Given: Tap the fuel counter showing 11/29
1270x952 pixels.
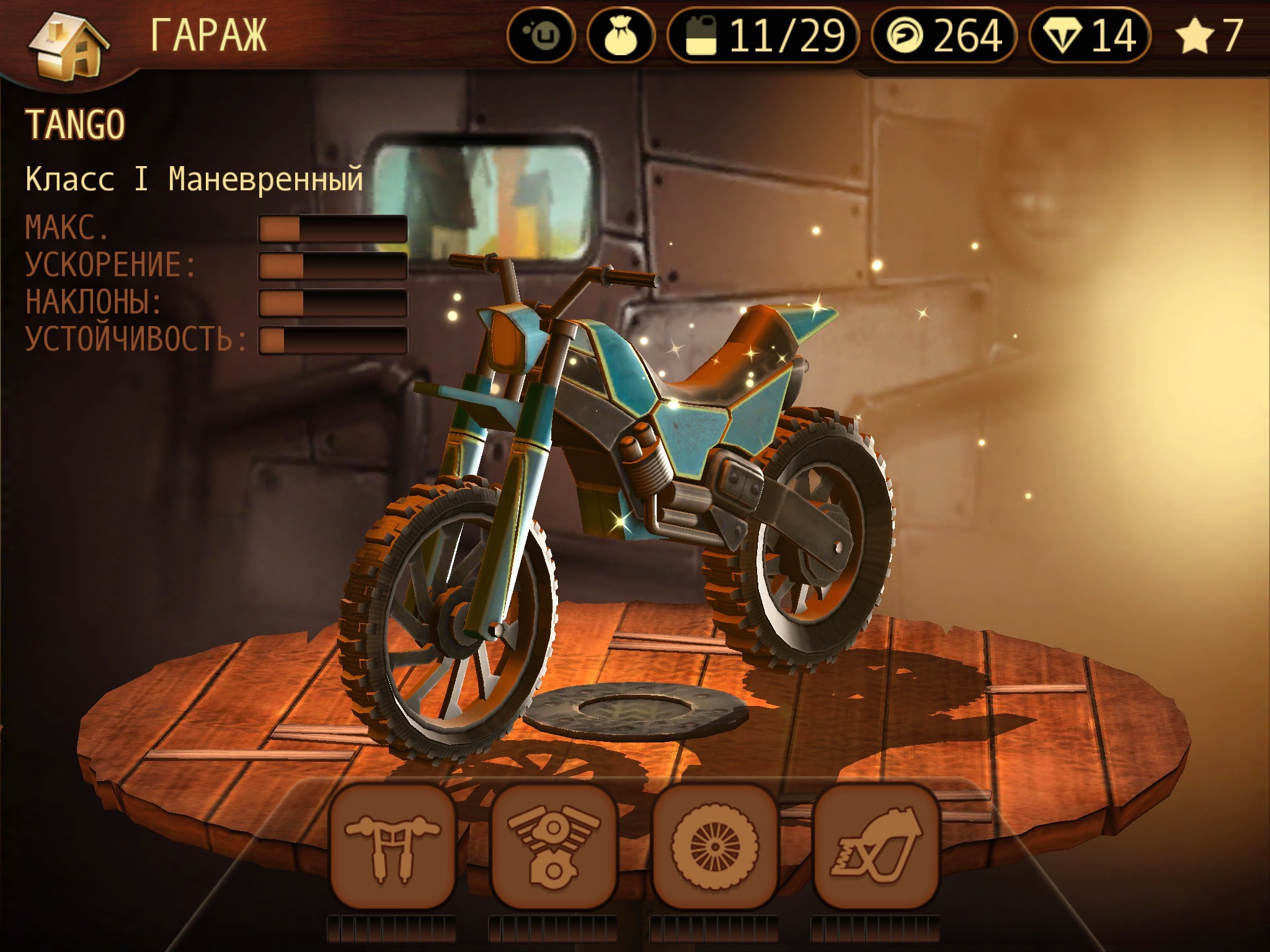Looking at the screenshot, I should 764,36.
